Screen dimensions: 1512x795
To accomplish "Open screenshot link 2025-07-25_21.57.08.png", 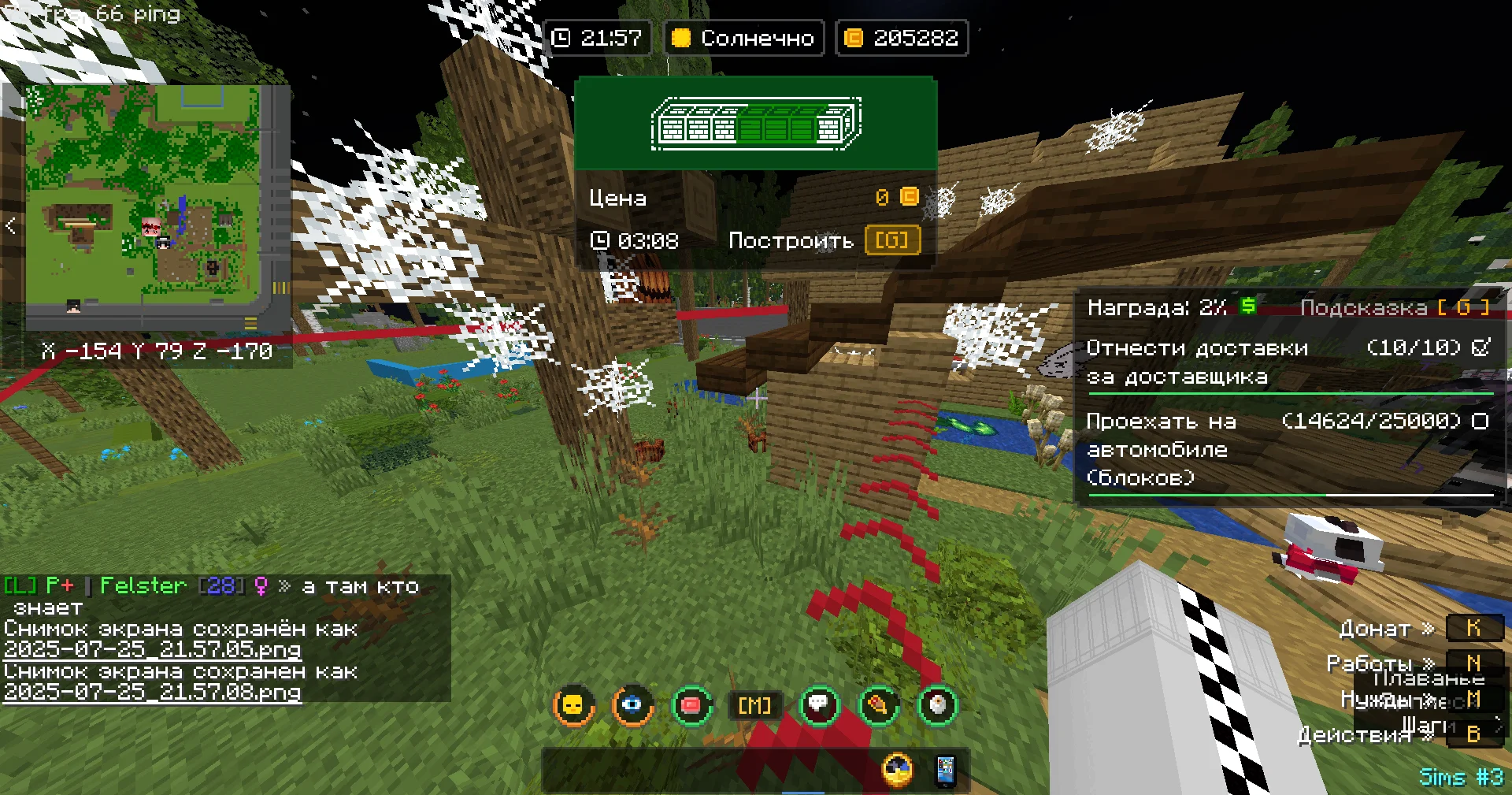I will pos(153,693).
